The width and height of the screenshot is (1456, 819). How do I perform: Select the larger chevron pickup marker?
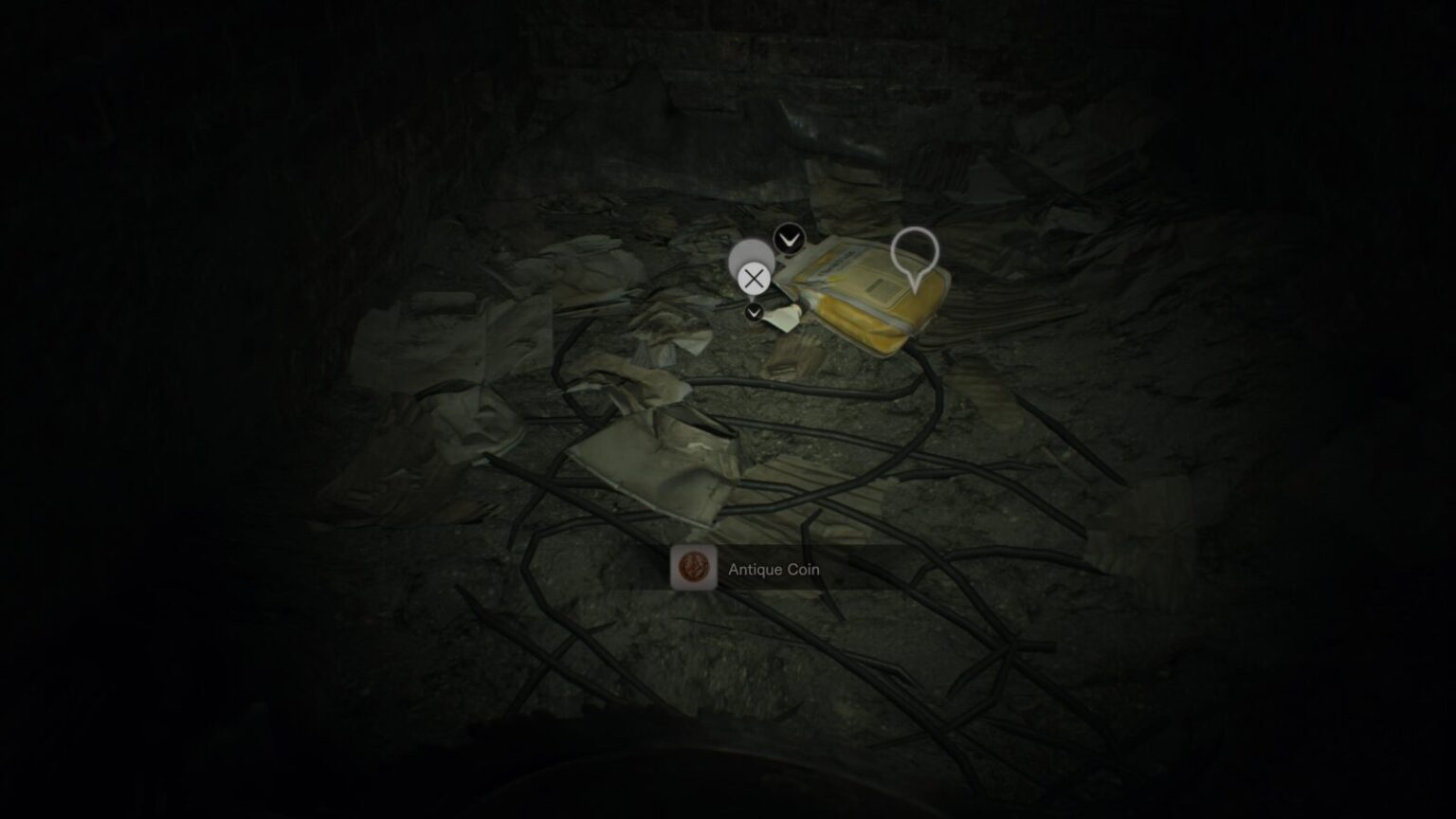789,240
